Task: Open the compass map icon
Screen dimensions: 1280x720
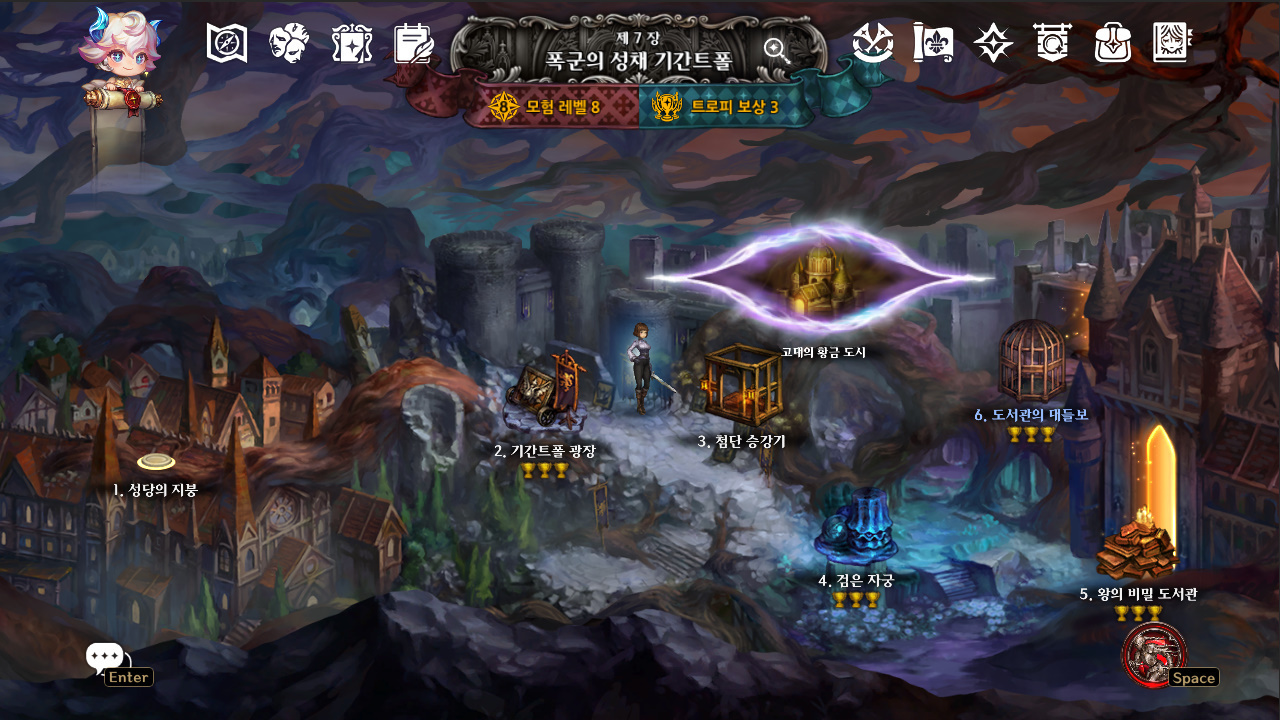Action: [227, 43]
